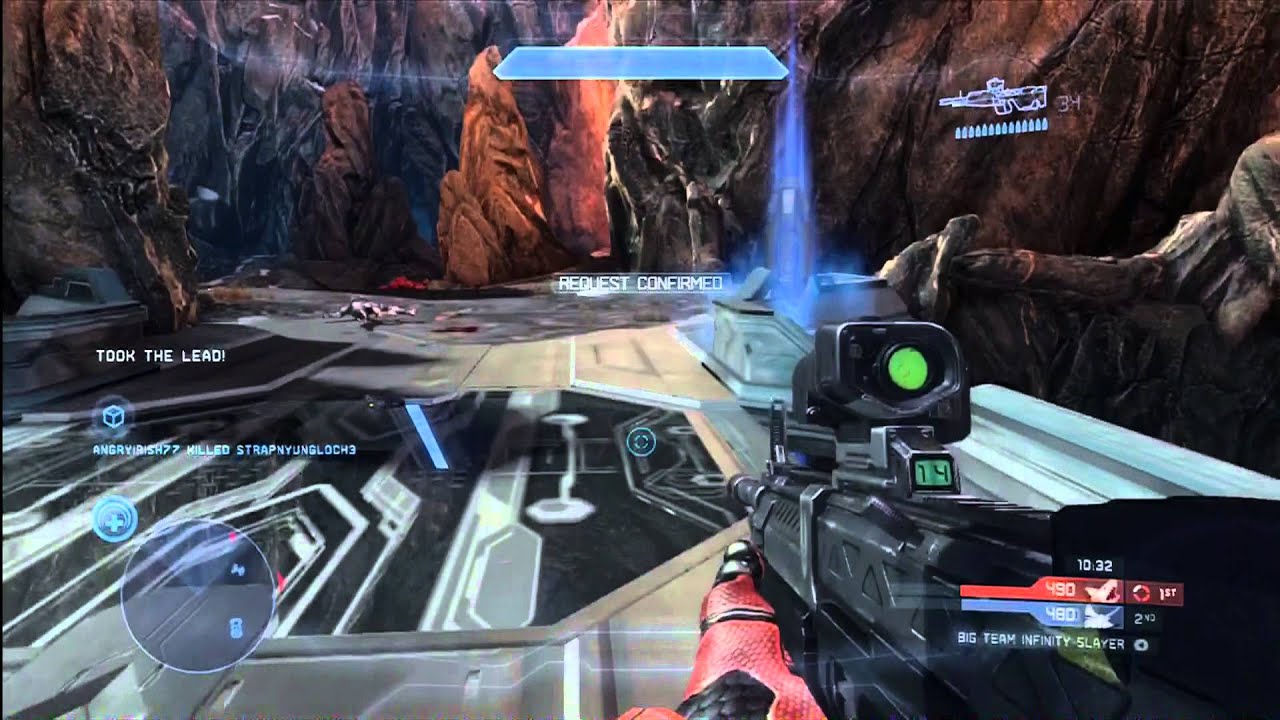The image size is (1280, 720).
Task: Click the circular motion tracker radar
Action: pyautogui.click(x=197, y=594)
